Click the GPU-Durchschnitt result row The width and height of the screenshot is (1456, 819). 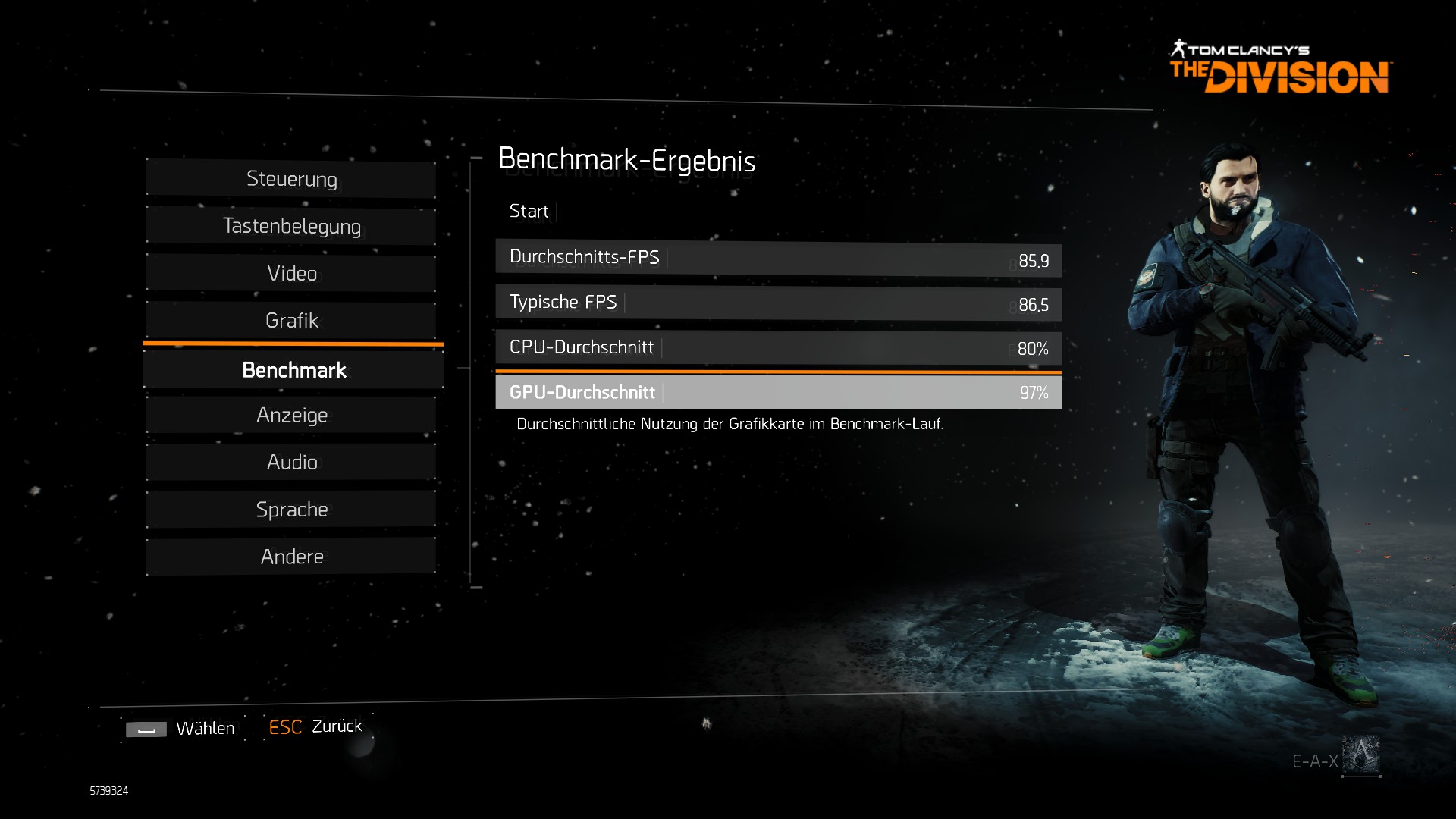[778, 392]
